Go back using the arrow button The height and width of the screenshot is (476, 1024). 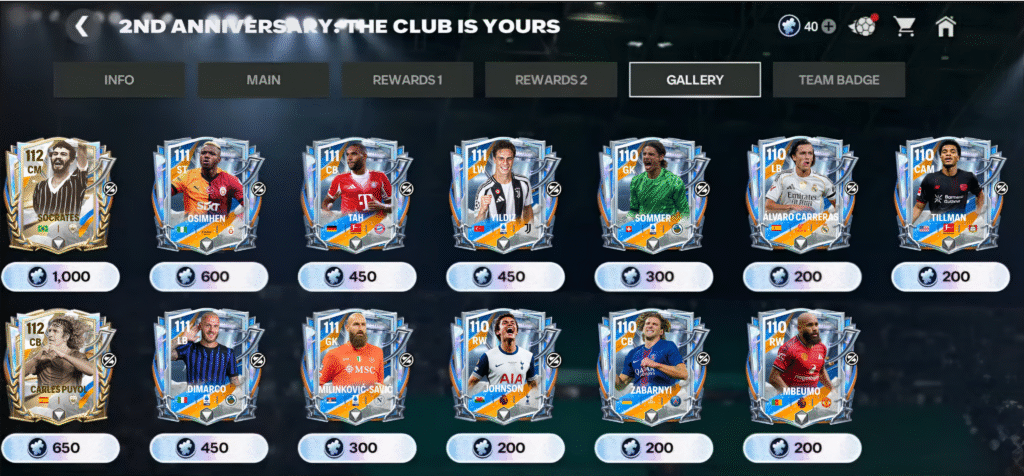(82, 27)
